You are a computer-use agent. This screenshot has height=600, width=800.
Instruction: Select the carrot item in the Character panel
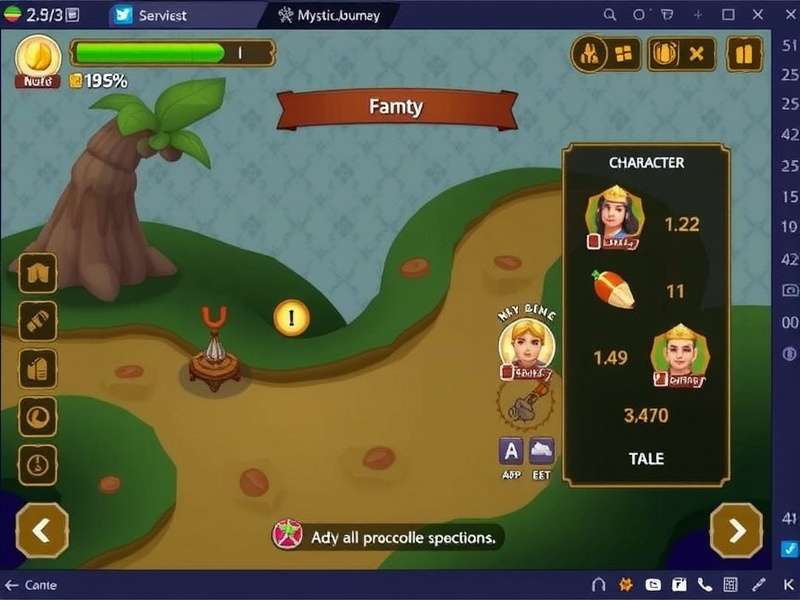610,289
